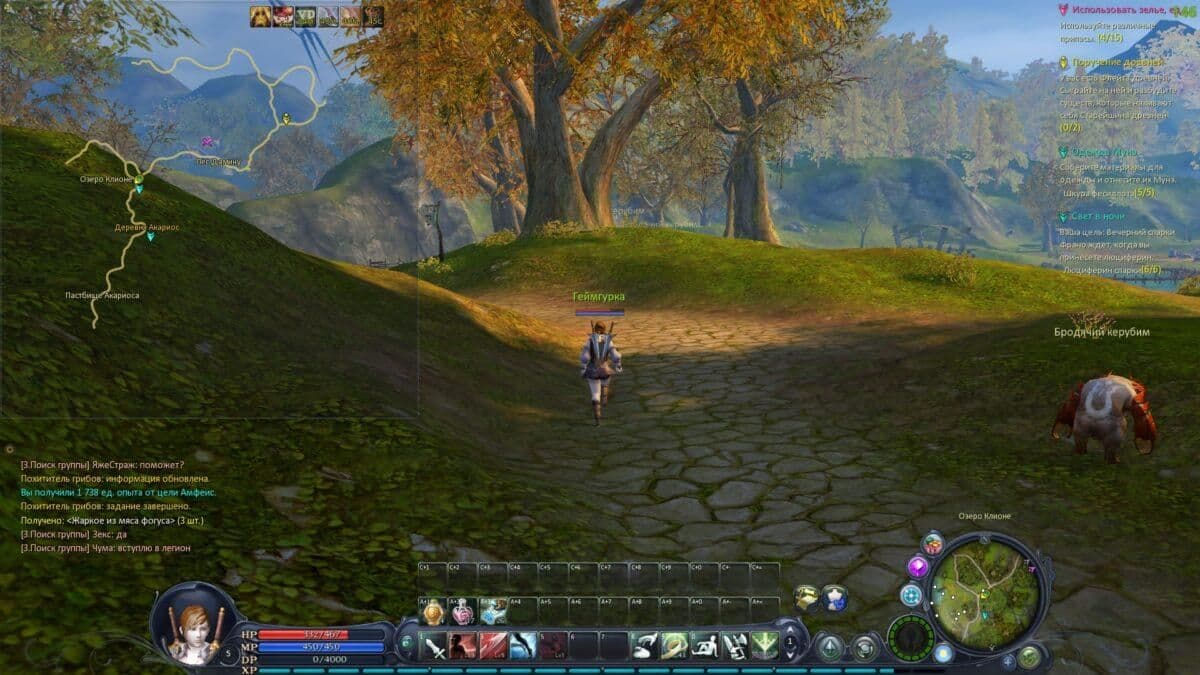Use the golden medal item in the quickbar
The image size is (1200, 675).
[432, 612]
